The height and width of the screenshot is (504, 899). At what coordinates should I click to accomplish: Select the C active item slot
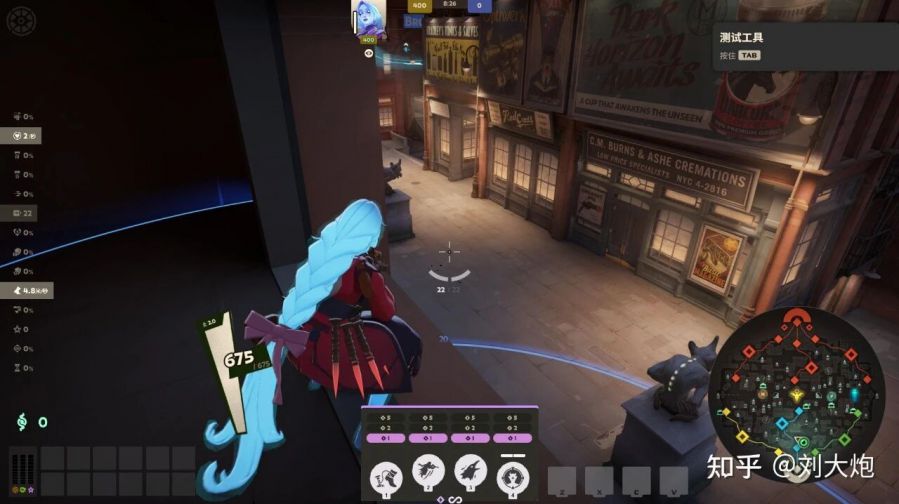pos(637,480)
